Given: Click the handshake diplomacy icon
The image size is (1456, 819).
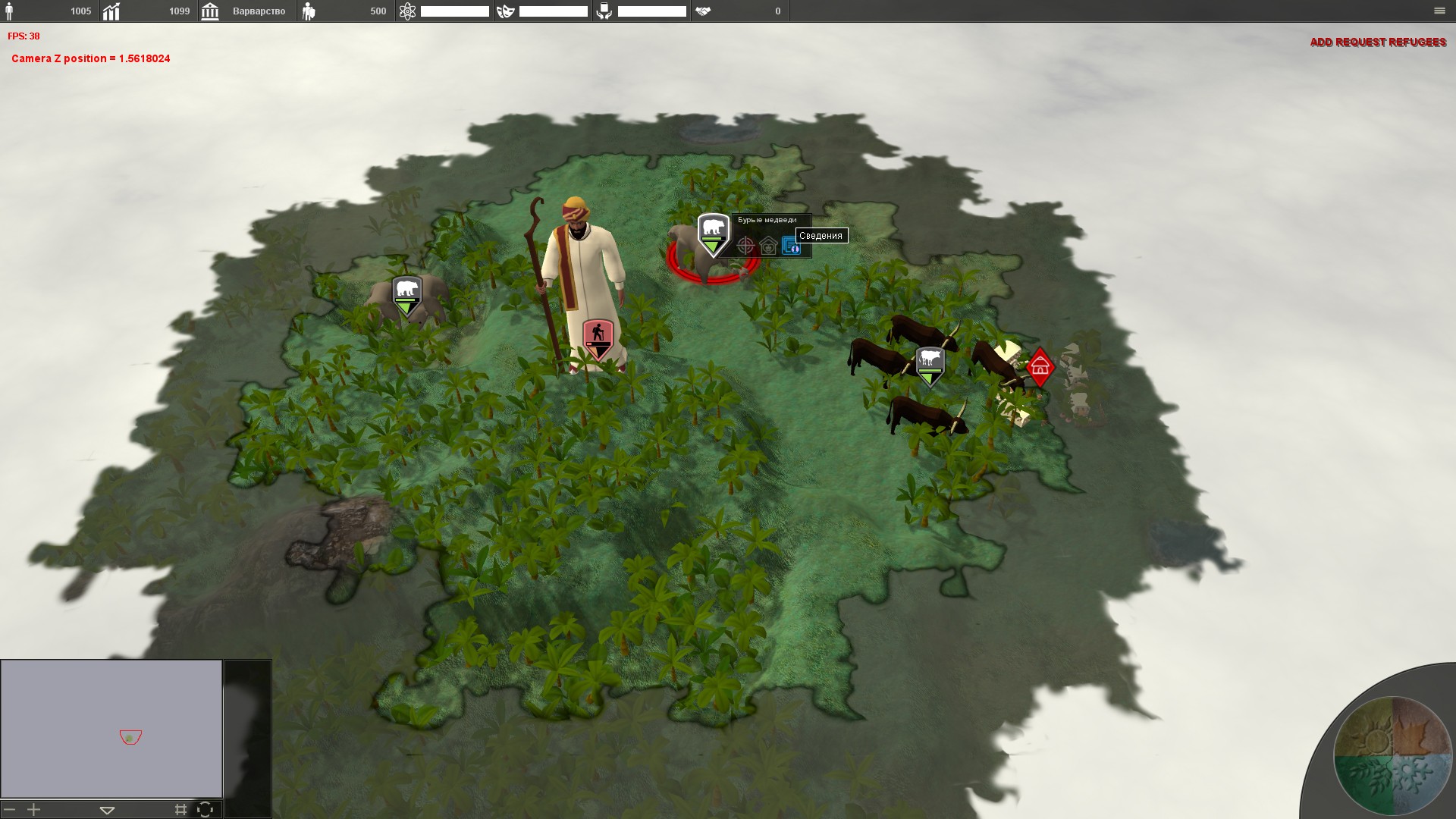Looking at the screenshot, I should (x=703, y=11).
